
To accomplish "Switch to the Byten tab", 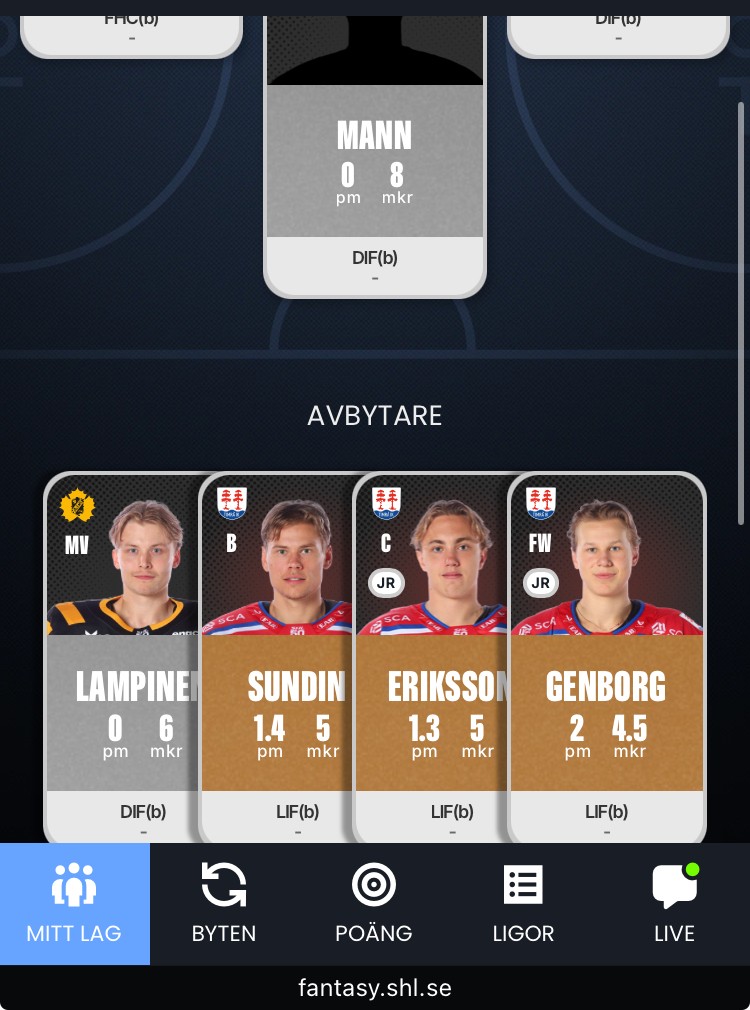I will [224, 903].
